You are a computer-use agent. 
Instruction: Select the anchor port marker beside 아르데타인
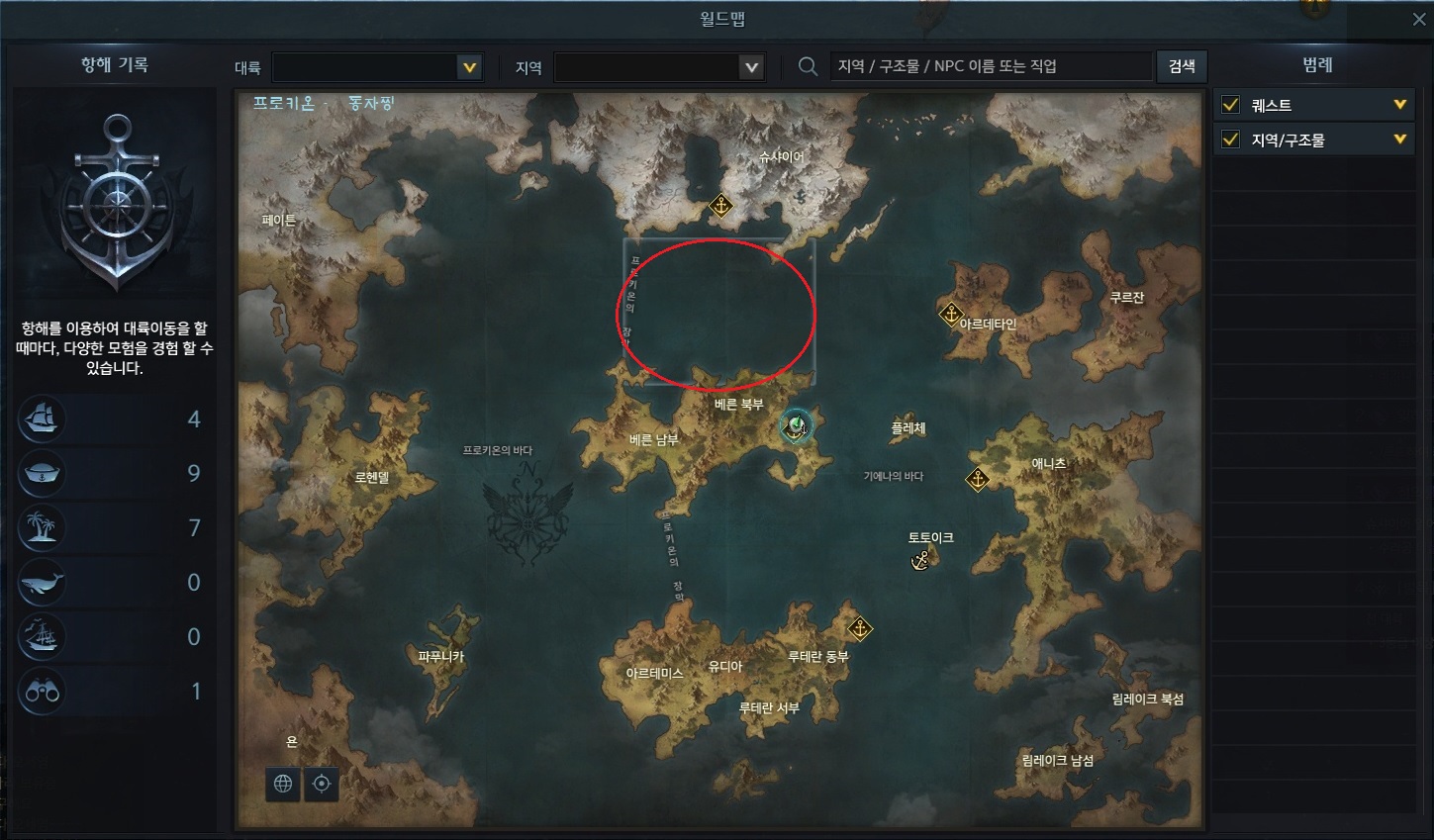[950, 315]
